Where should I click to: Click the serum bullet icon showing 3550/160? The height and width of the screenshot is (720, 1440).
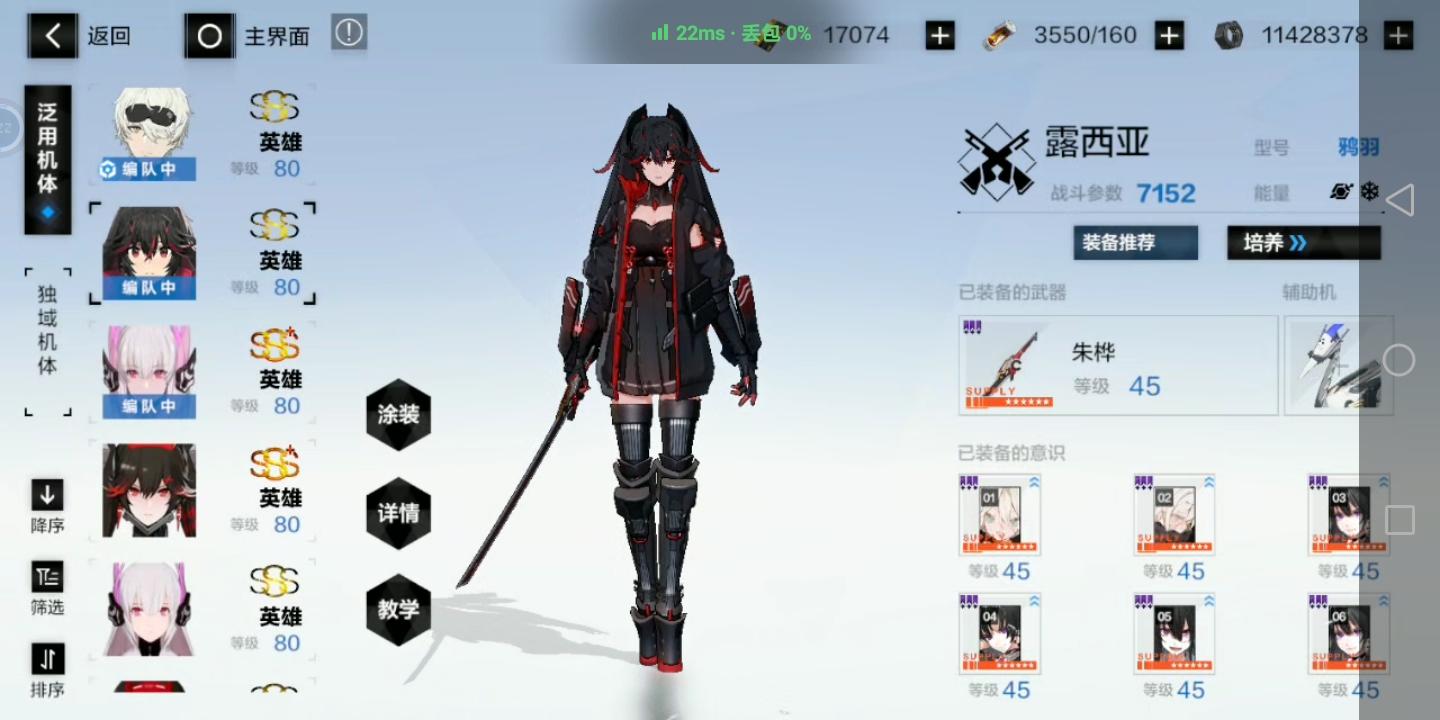tap(999, 35)
